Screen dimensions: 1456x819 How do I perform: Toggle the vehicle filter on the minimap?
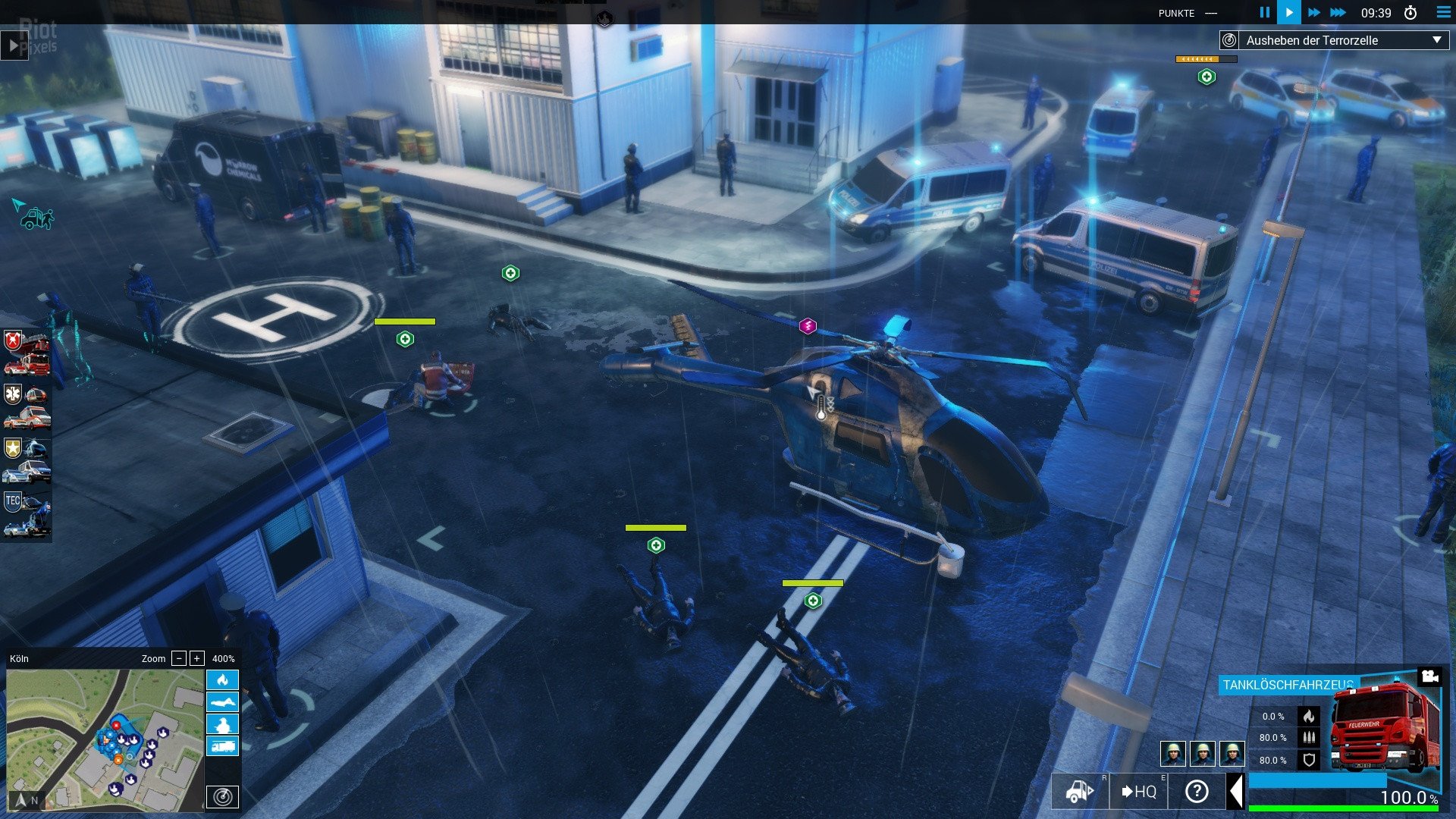pyautogui.click(x=222, y=746)
